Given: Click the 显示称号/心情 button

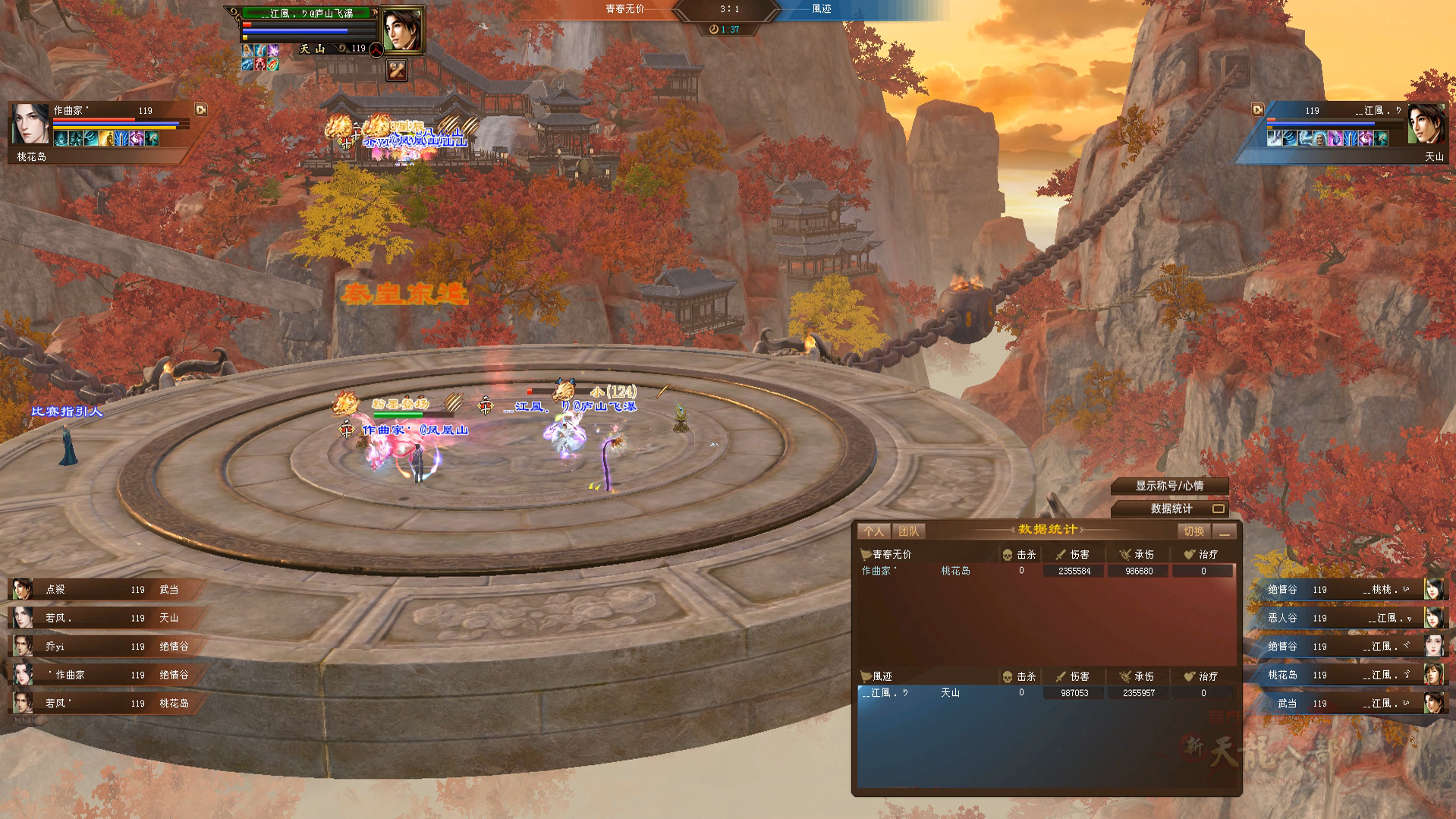Looking at the screenshot, I should (1170, 487).
